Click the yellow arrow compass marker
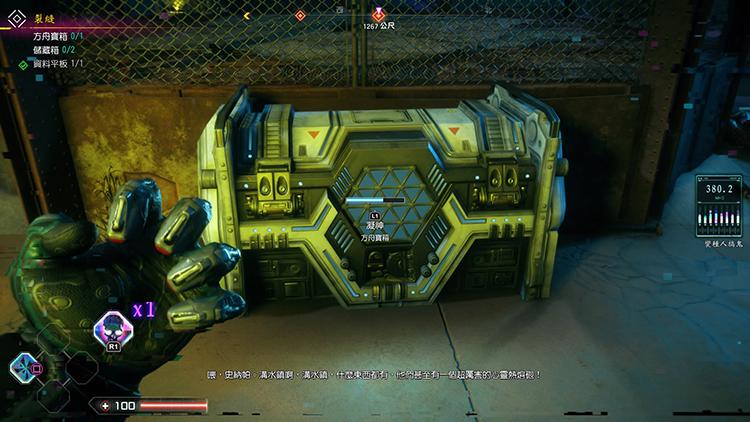This screenshot has height=422, width=750. pyautogui.click(x=247, y=16)
